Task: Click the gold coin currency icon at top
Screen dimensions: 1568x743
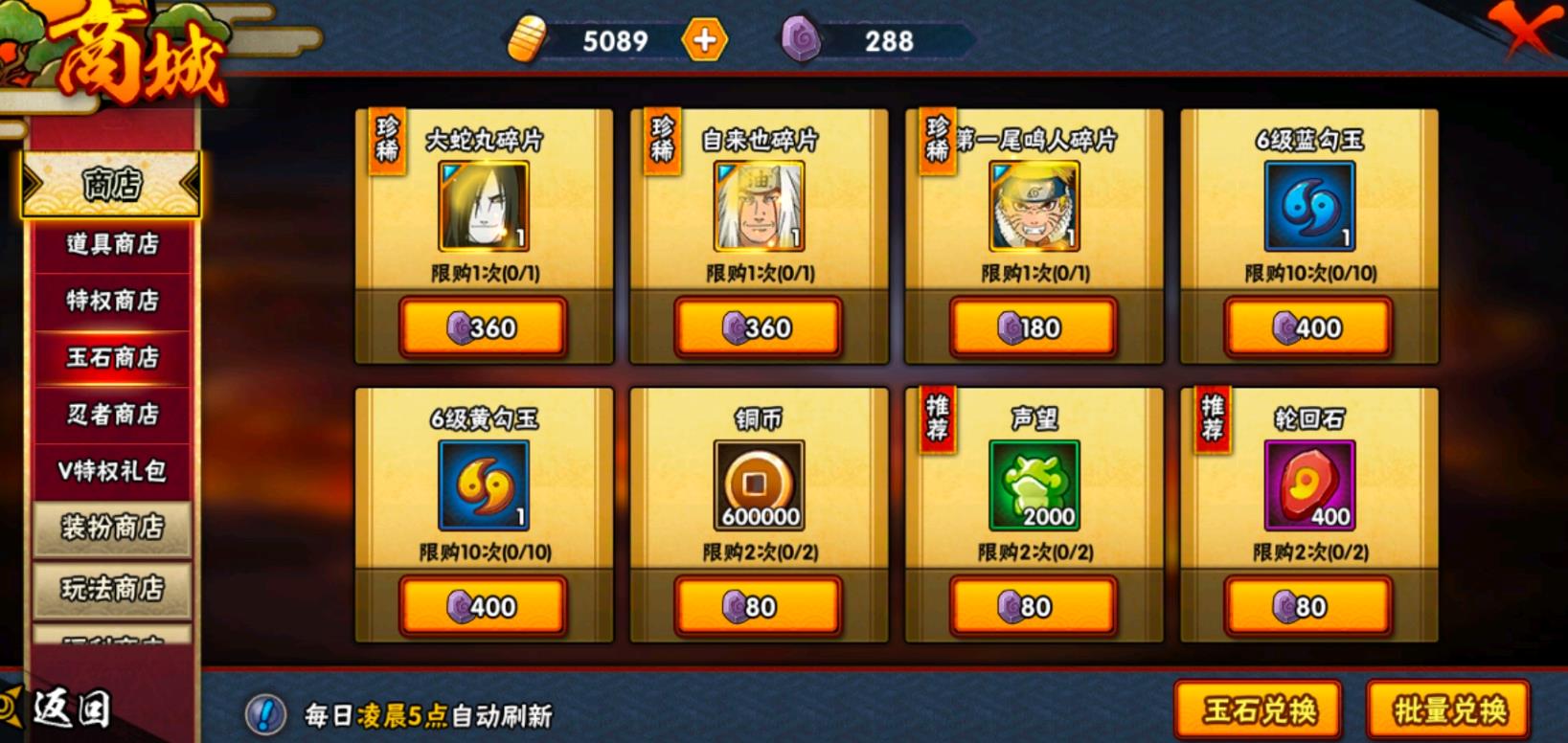Action: [529, 40]
